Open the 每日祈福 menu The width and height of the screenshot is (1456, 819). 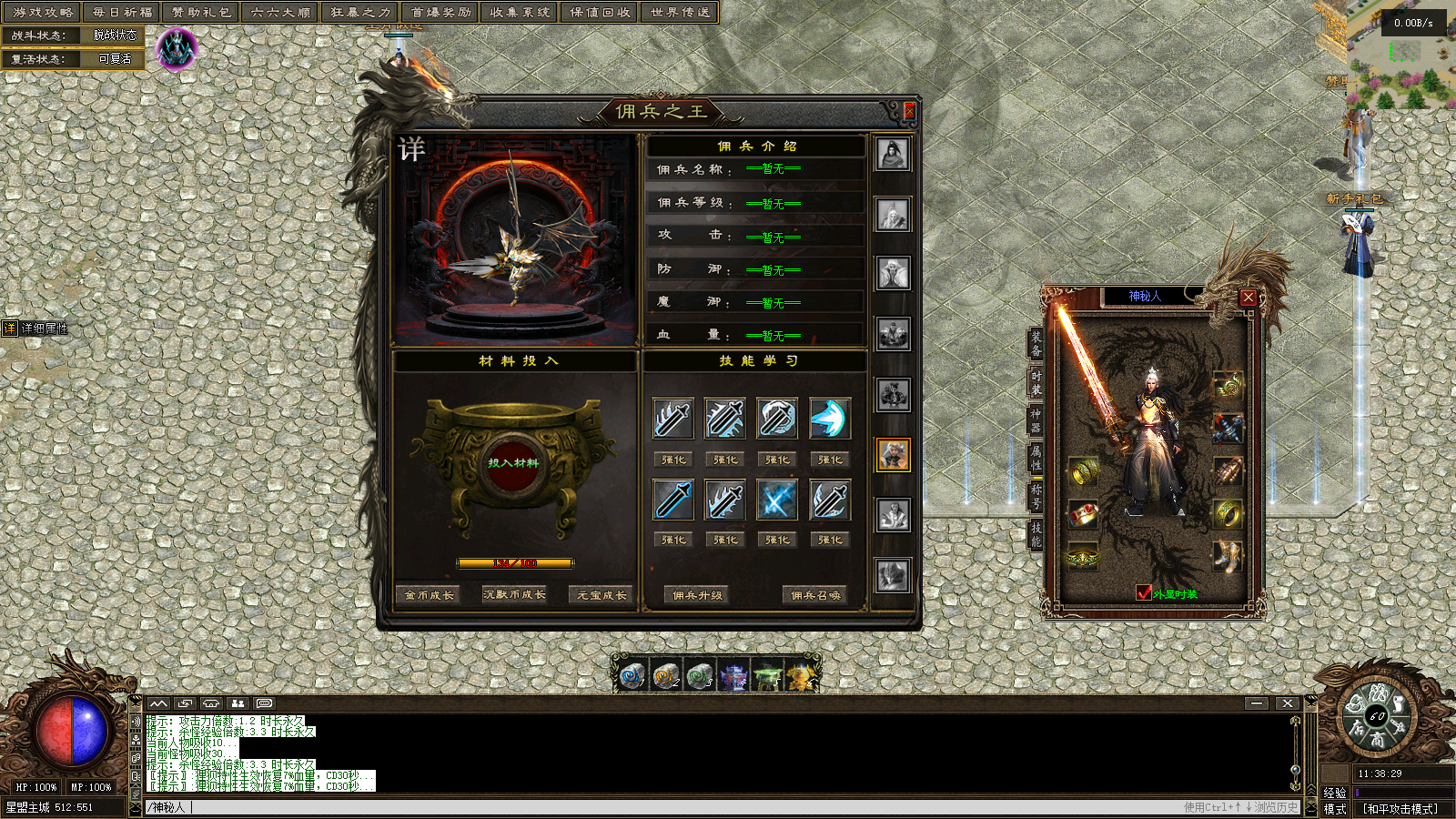tap(122, 13)
